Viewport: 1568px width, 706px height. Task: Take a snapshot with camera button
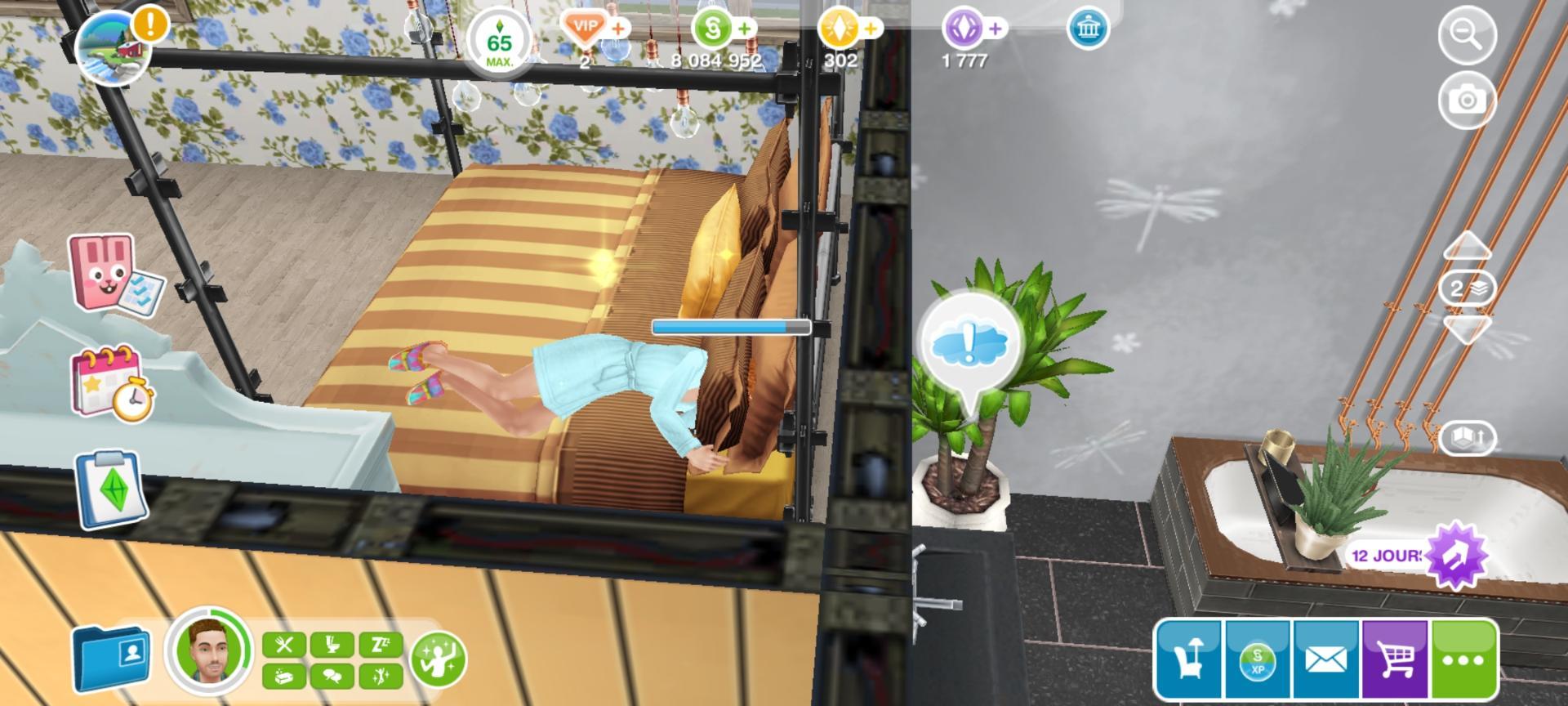click(1467, 100)
